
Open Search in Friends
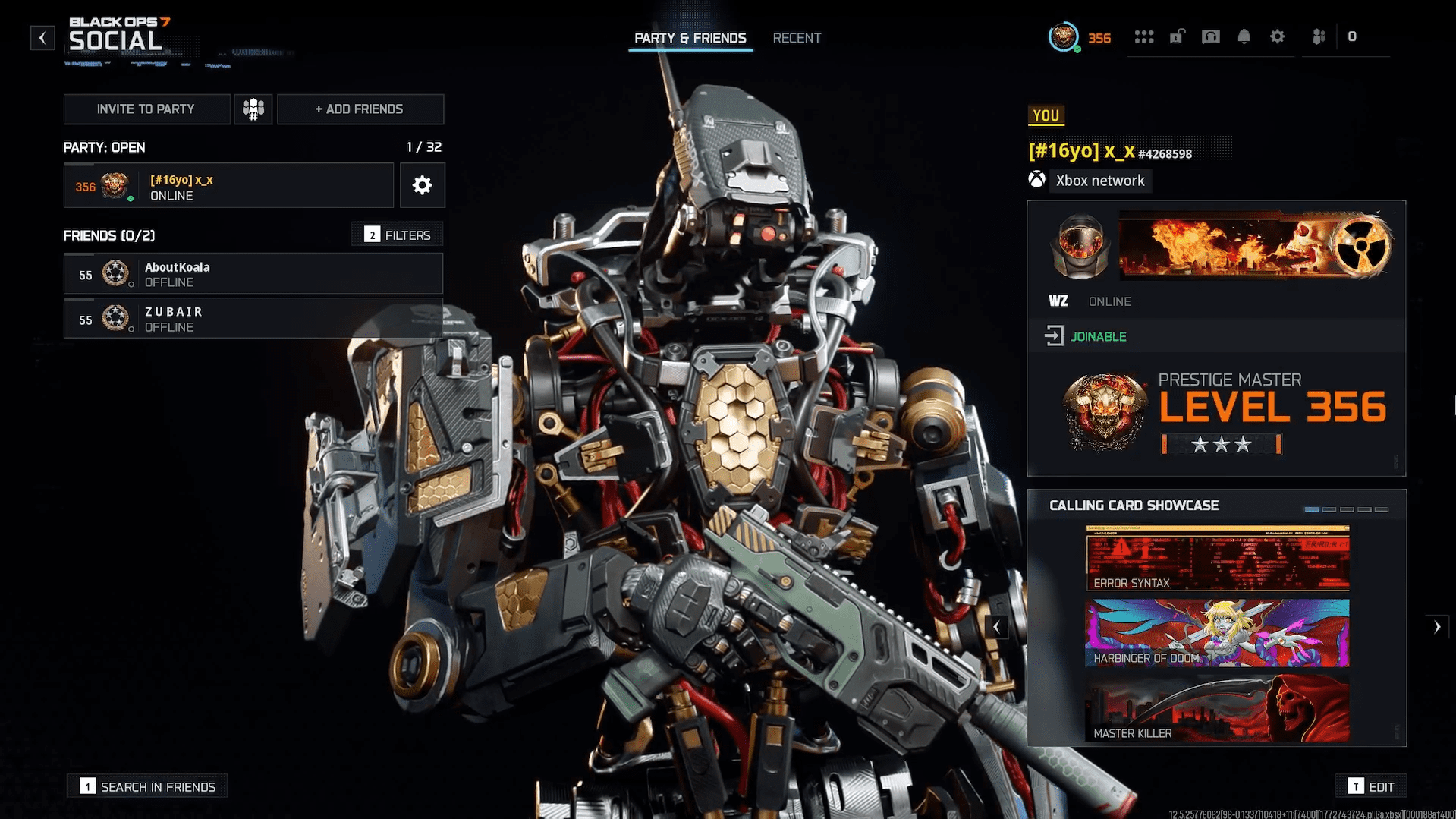coord(148,786)
